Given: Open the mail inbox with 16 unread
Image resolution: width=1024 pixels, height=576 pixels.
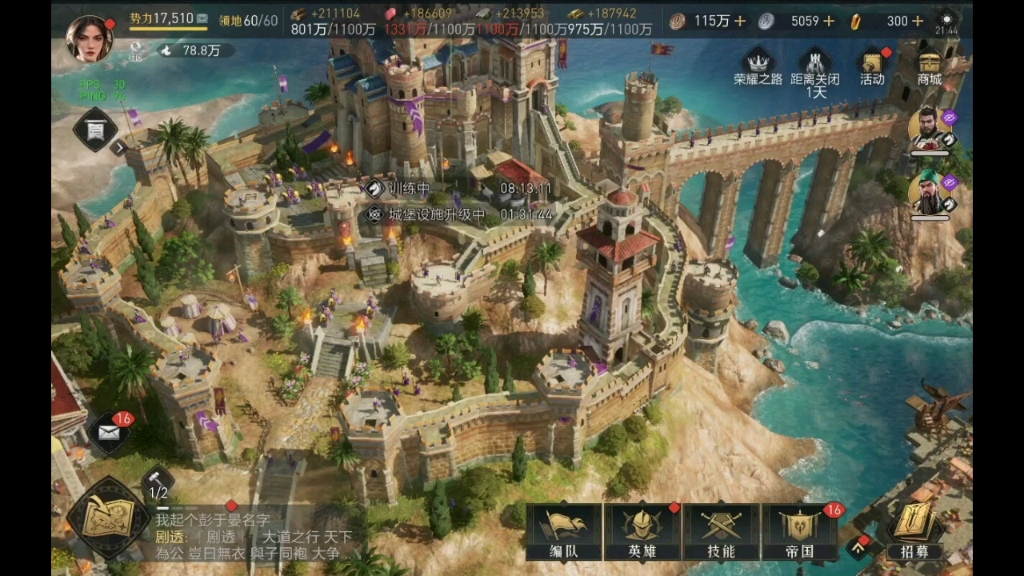Looking at the screenshot, I should point(108,433).
